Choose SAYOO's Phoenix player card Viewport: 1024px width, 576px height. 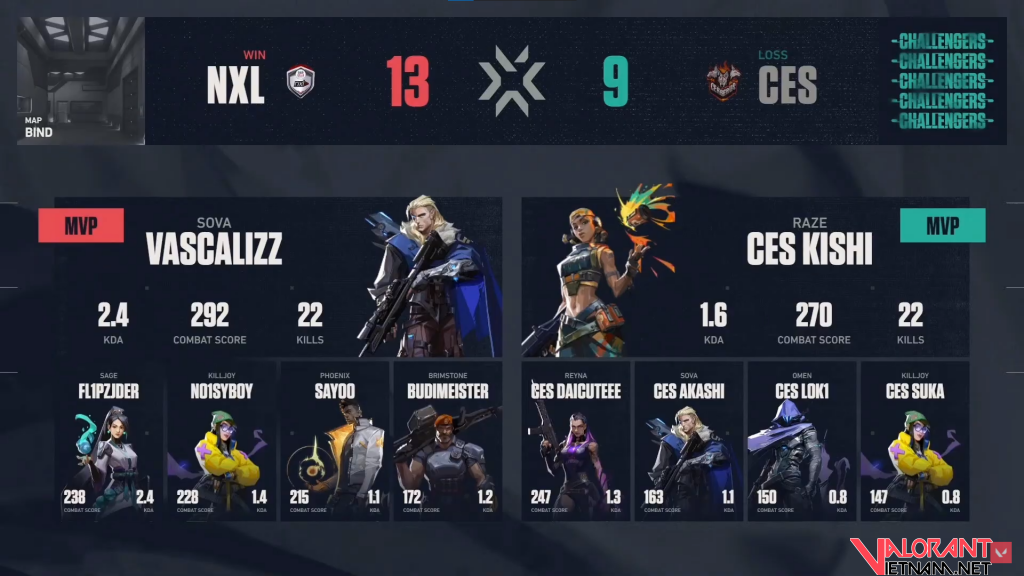point(334,441)
